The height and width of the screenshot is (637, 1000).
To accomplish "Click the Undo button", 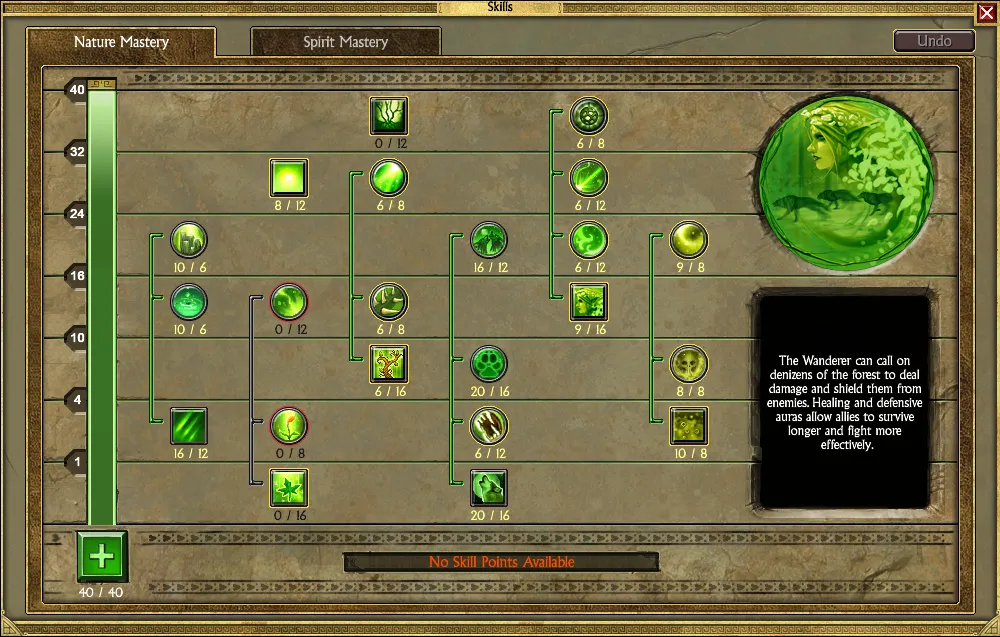I will point(934,41).
